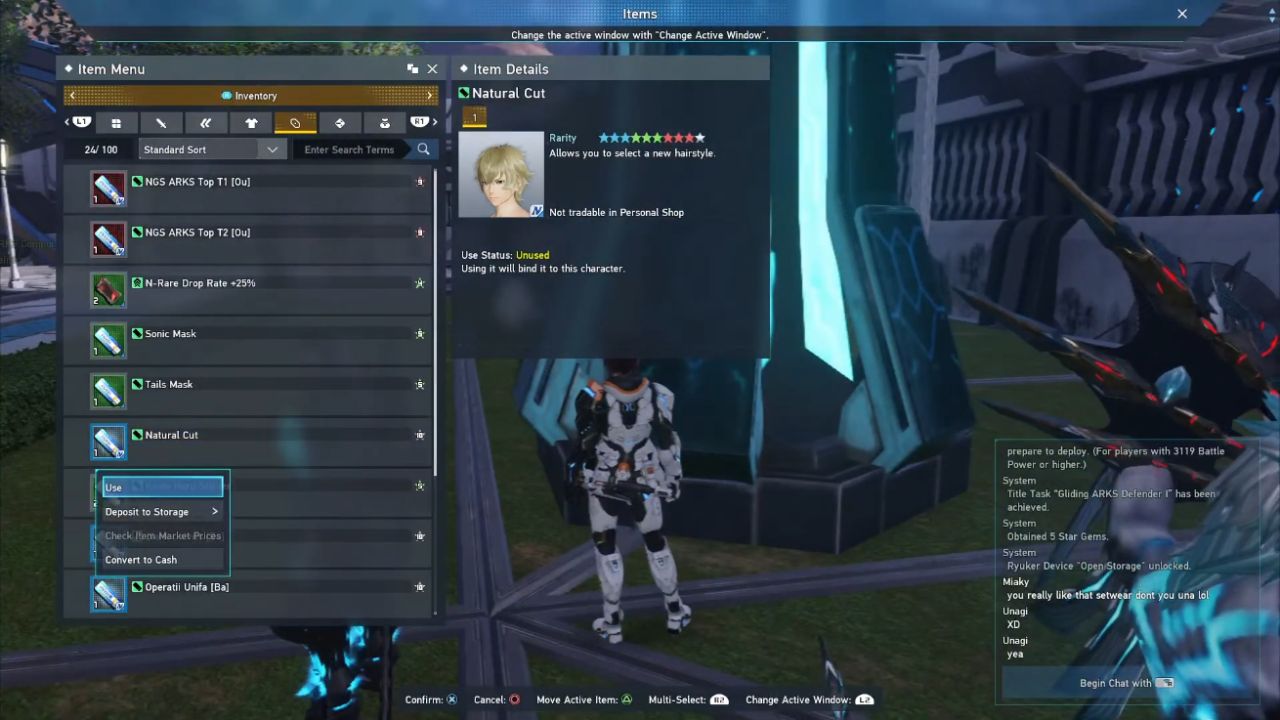
Task: Close the Item Menu panel
Action: pyautogui.click(x=432, y=69)
